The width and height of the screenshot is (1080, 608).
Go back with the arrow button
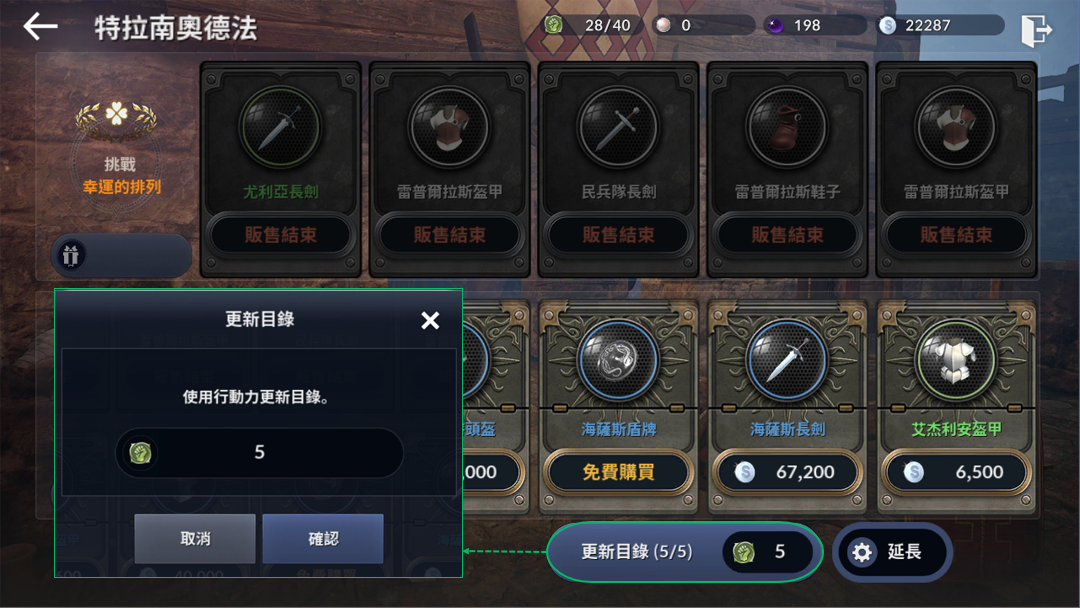(40, 27)
